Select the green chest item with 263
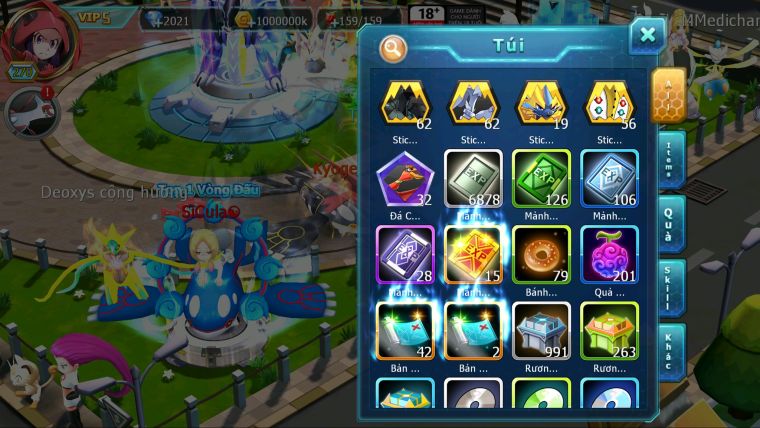The height and width of the screenshot is (428, 760). click(x=609, y=330)
